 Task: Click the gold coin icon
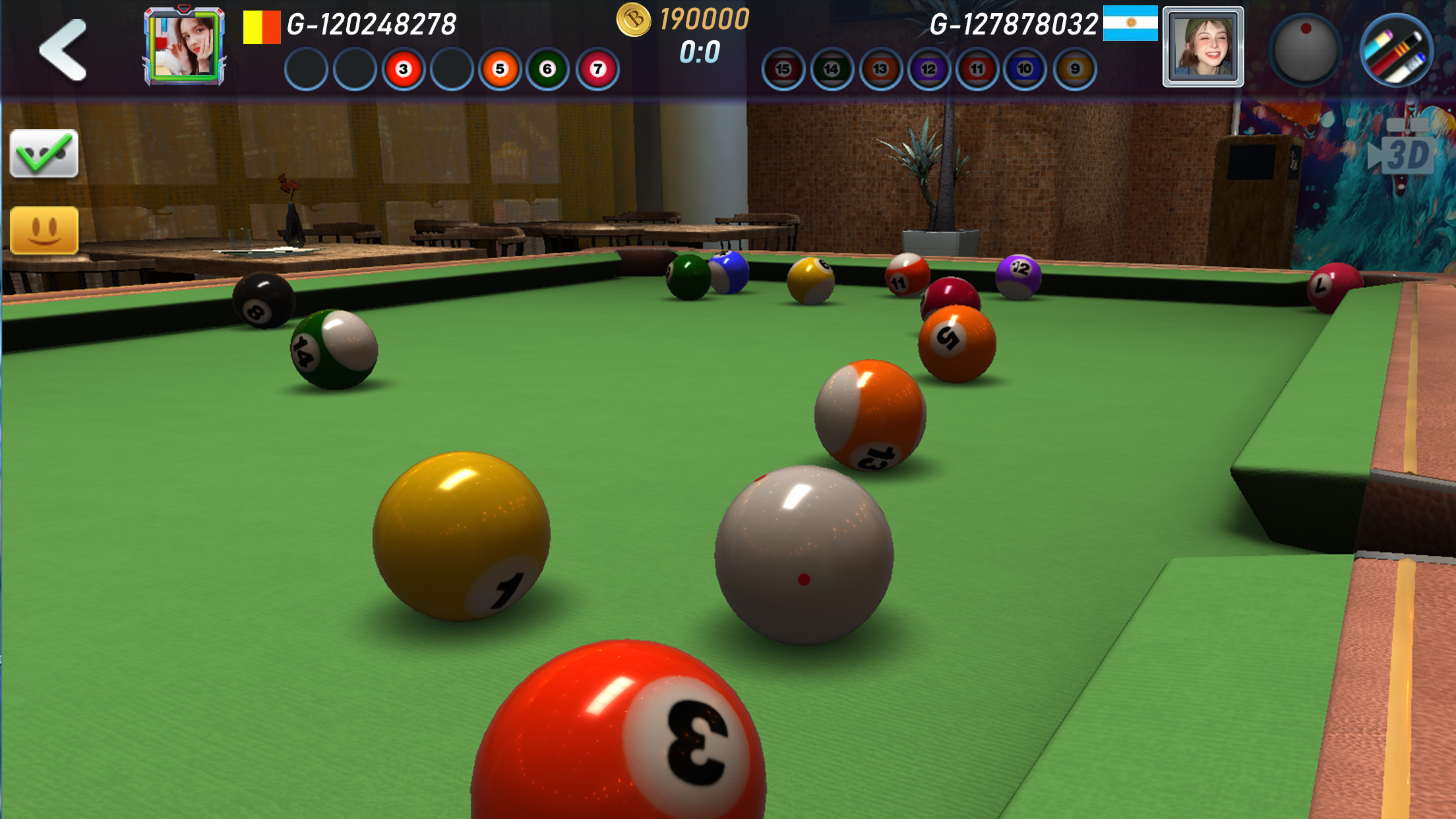click(x=635, y=22)
